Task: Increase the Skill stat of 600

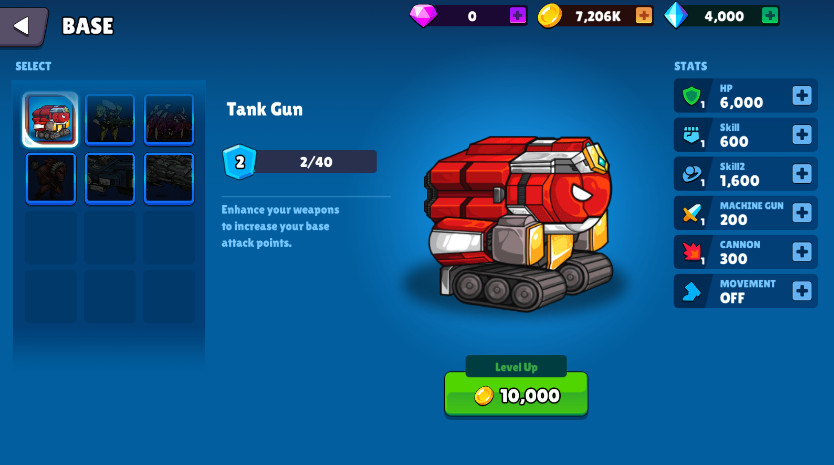Action: click(801, 135)
